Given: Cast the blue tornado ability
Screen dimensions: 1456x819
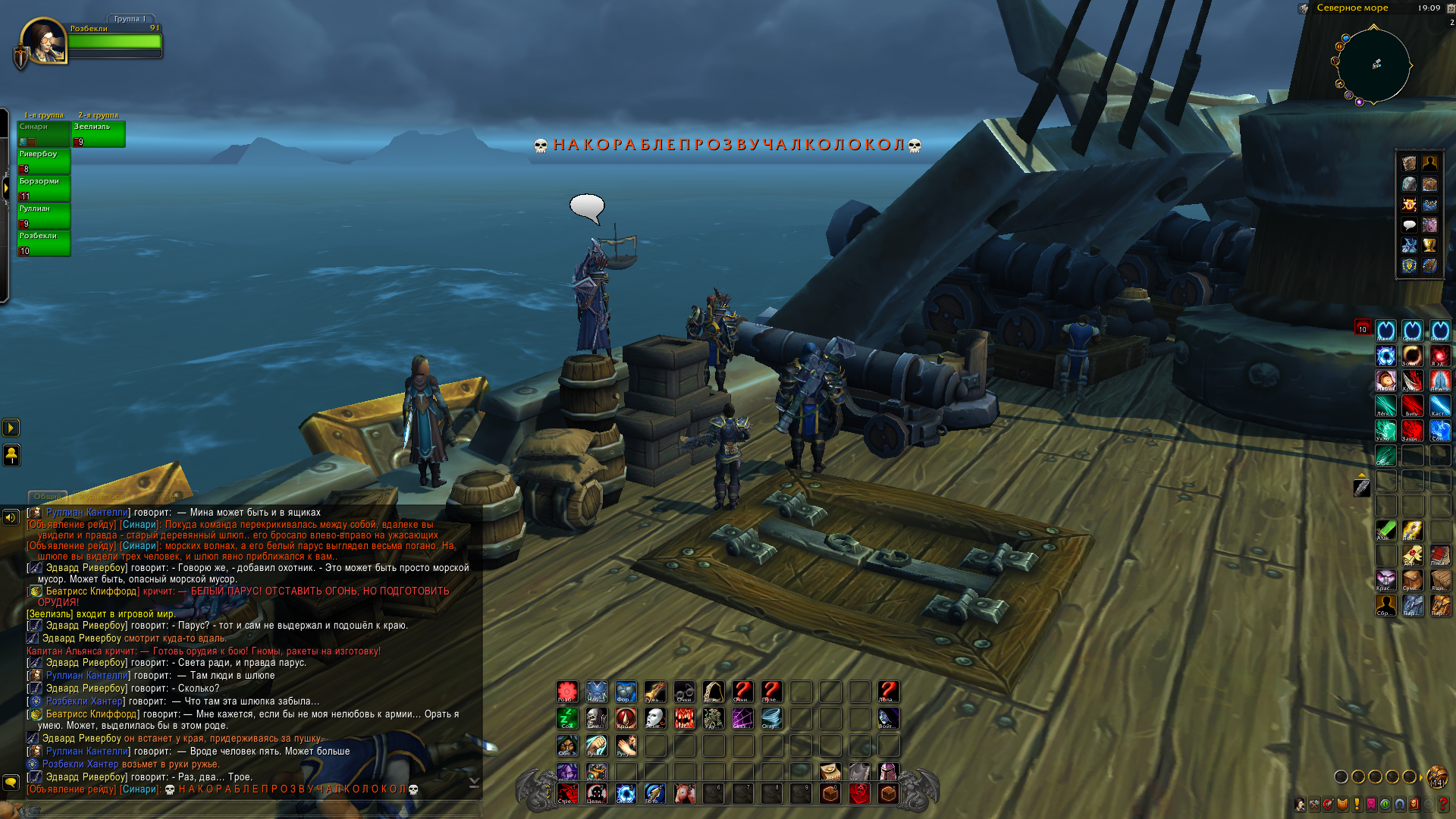Looking at the screenshot, I should pyautogui.click(x=771, y=718).
